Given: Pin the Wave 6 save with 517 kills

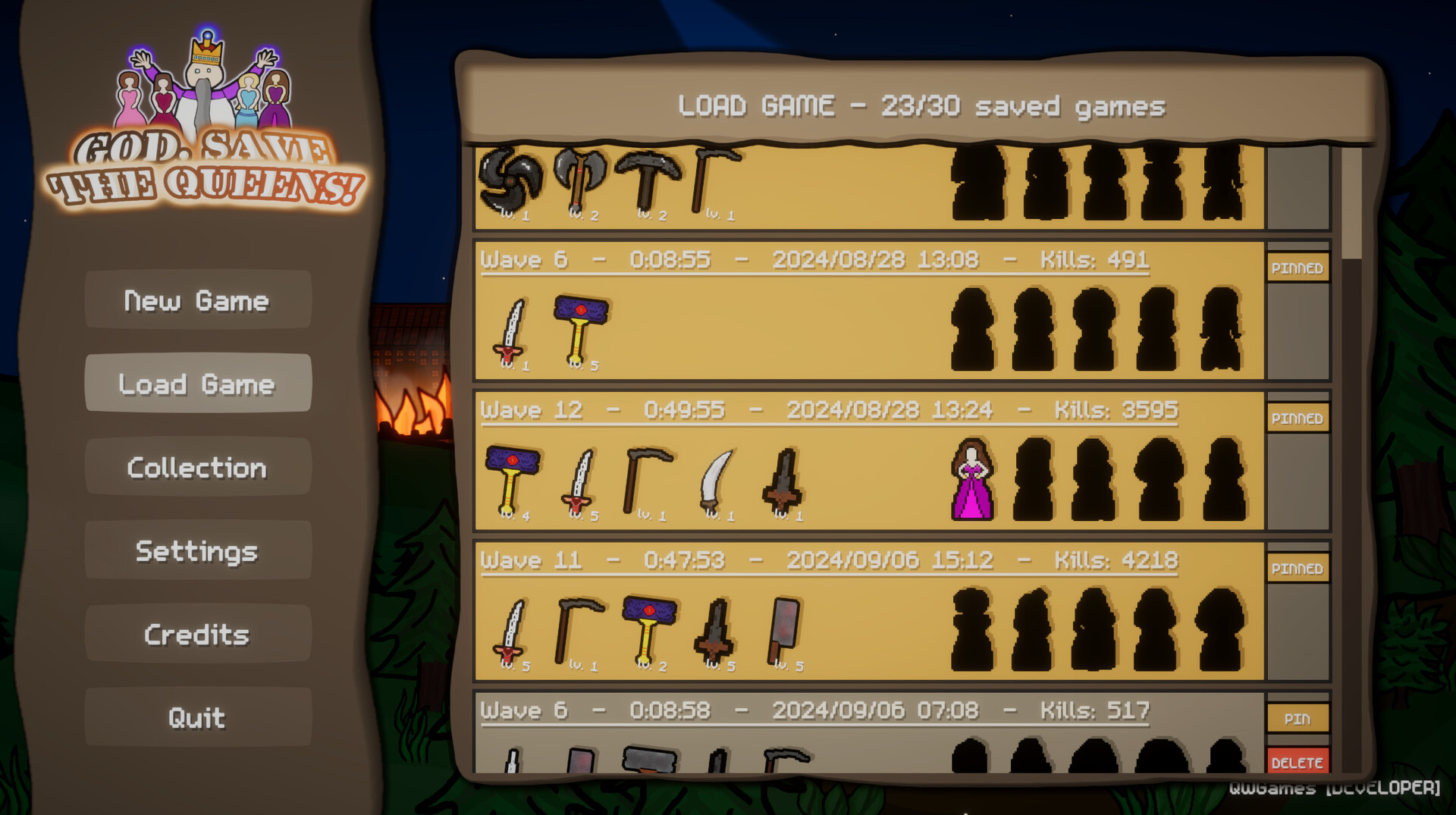Looking at the screenshot, I should tap(1298, 718).
